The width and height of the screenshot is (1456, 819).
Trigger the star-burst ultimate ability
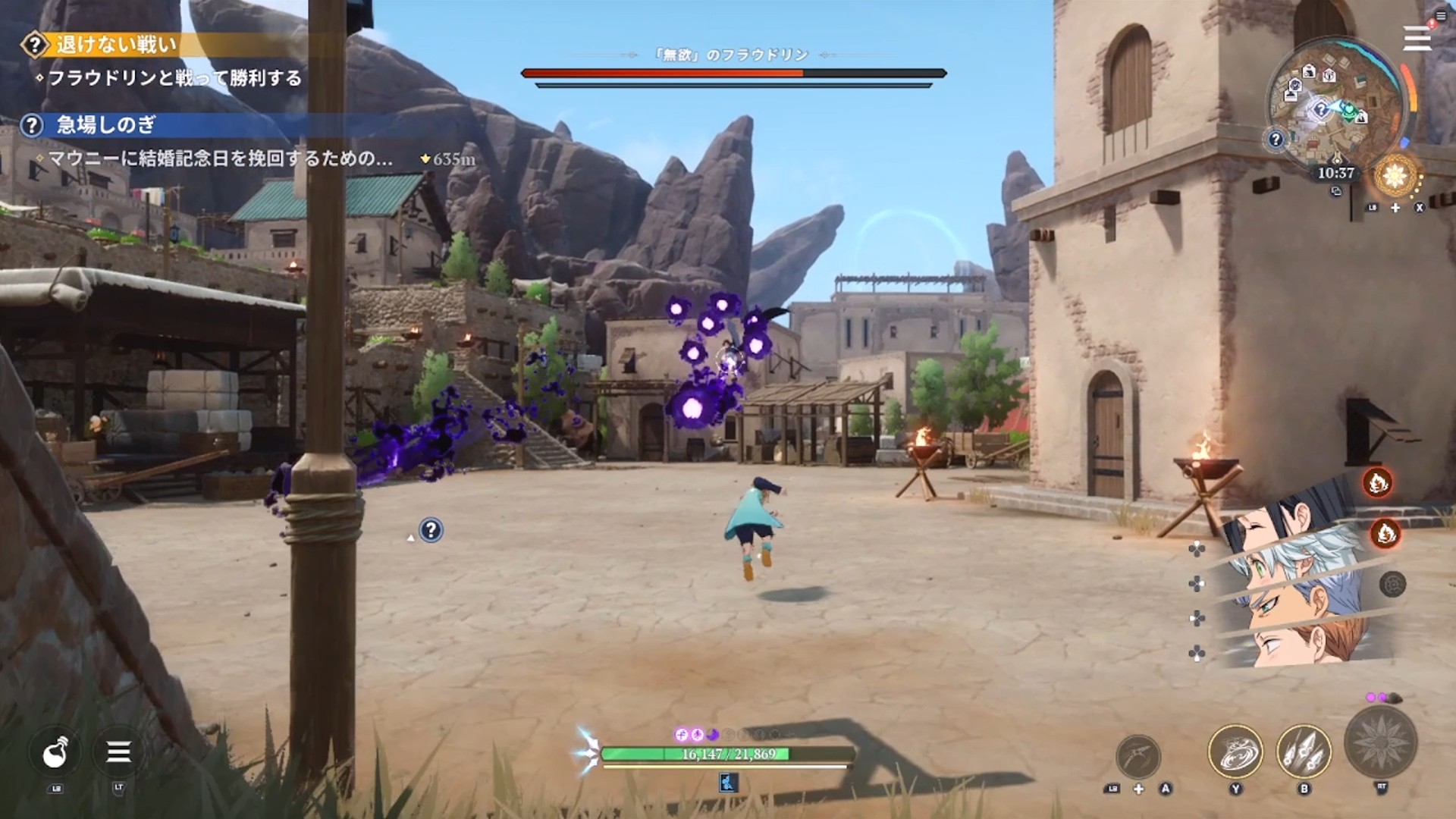click(1380, 743)
